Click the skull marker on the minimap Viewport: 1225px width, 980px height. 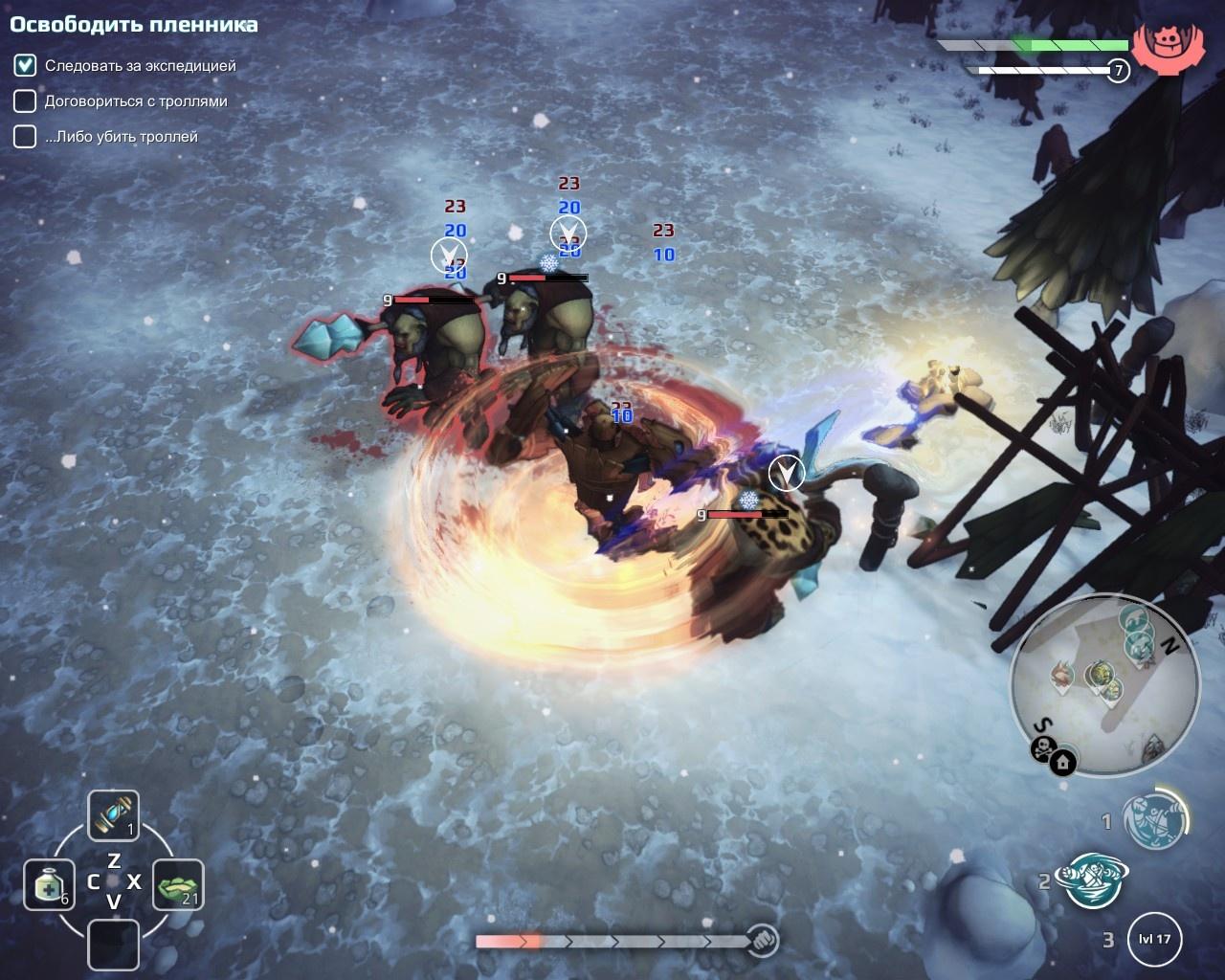1042,748
